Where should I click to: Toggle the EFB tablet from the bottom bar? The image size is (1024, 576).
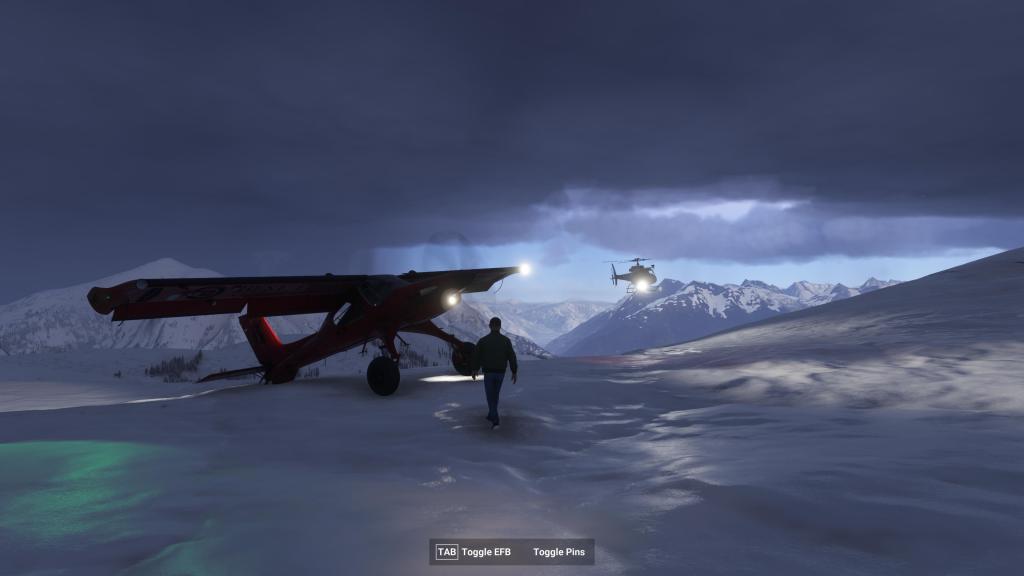click(474, 552)
